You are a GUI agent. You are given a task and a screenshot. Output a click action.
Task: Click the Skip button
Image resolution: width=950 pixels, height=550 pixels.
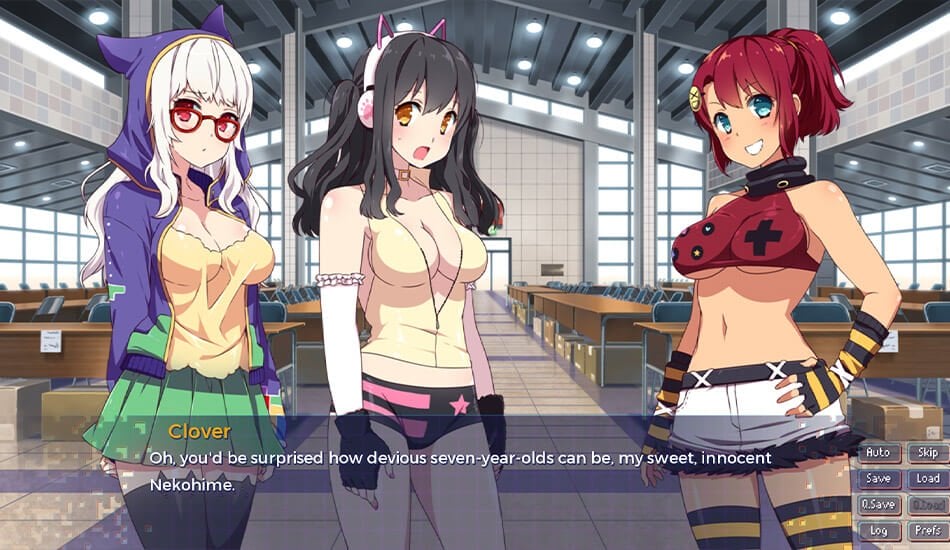coord(927,453)
